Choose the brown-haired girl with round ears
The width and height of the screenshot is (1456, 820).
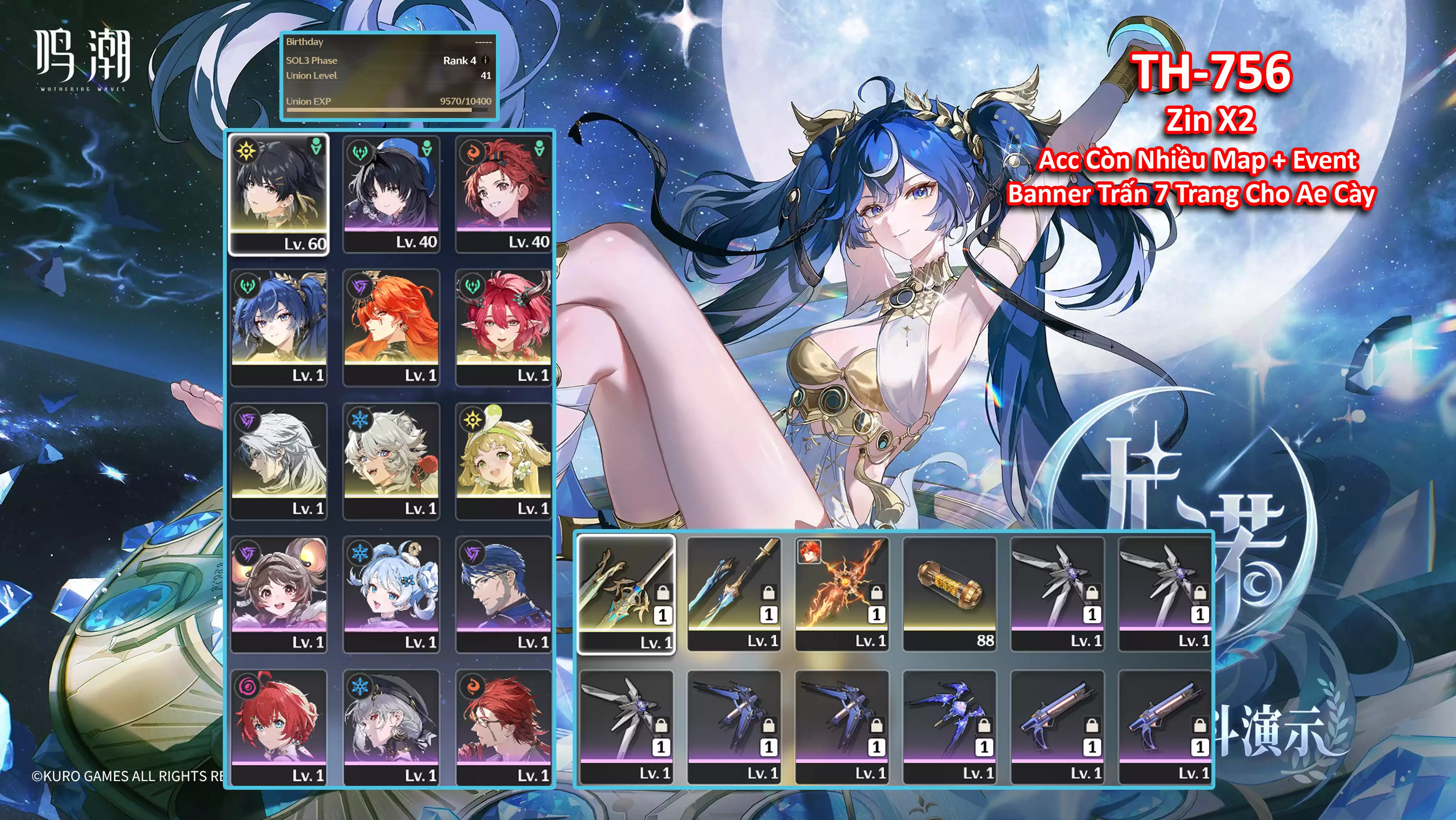(x=279, y=594)
